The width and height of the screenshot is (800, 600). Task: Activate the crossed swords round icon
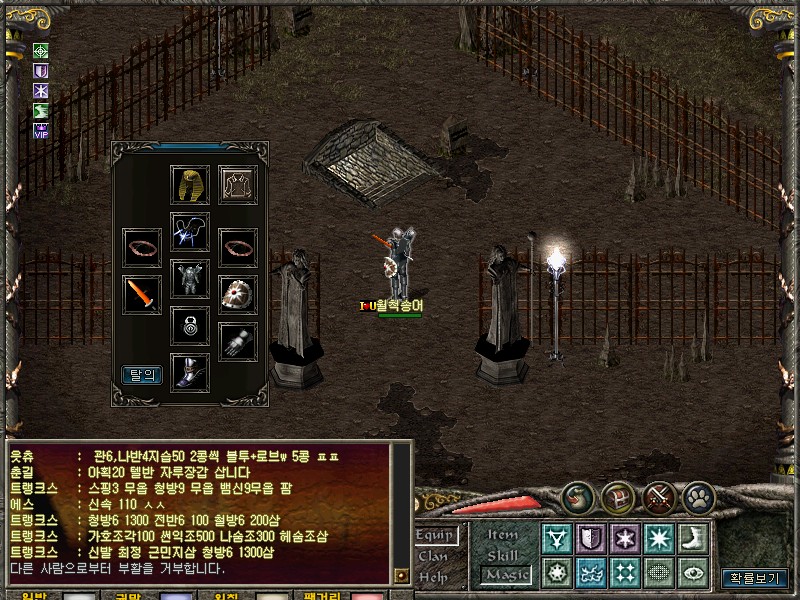point(659,497)
